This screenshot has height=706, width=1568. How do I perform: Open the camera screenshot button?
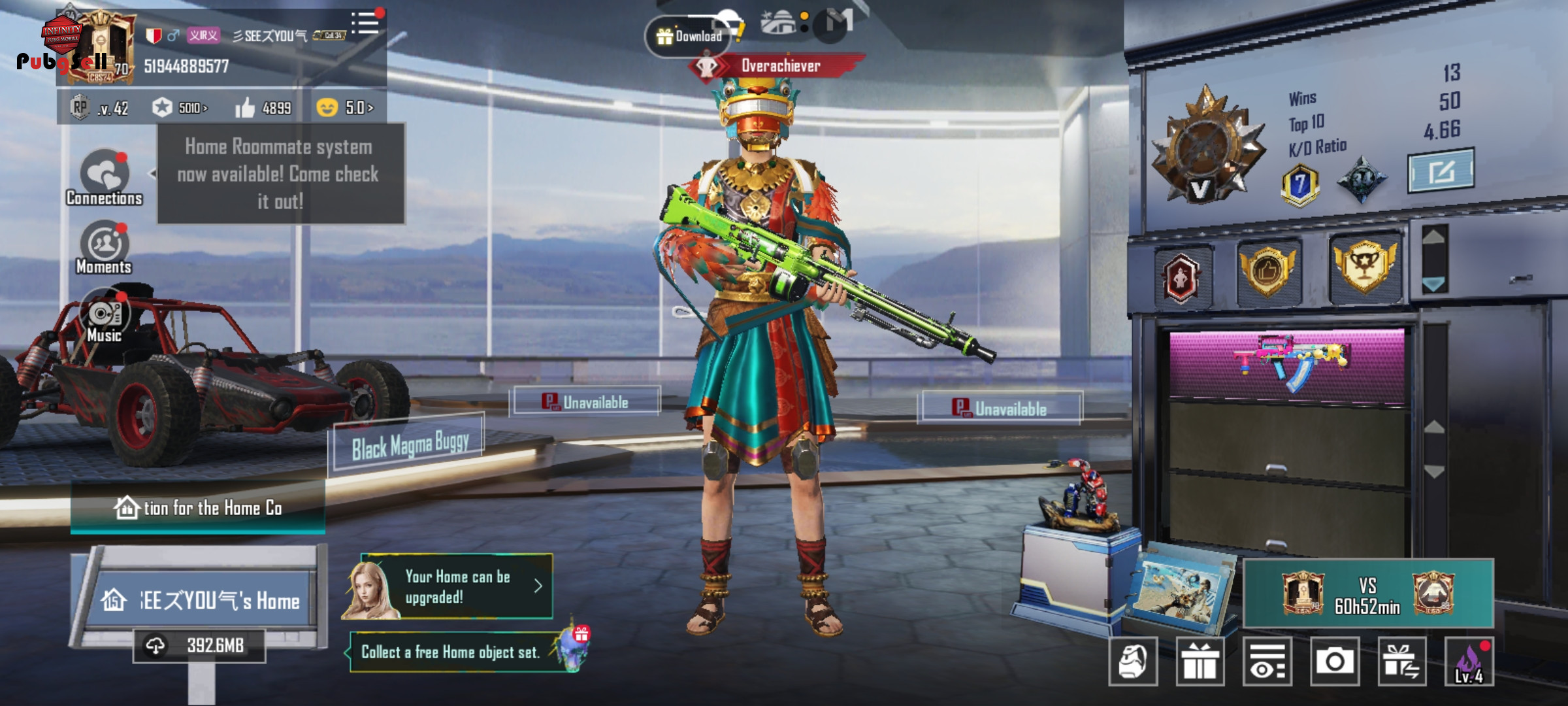pos(1335,662)
